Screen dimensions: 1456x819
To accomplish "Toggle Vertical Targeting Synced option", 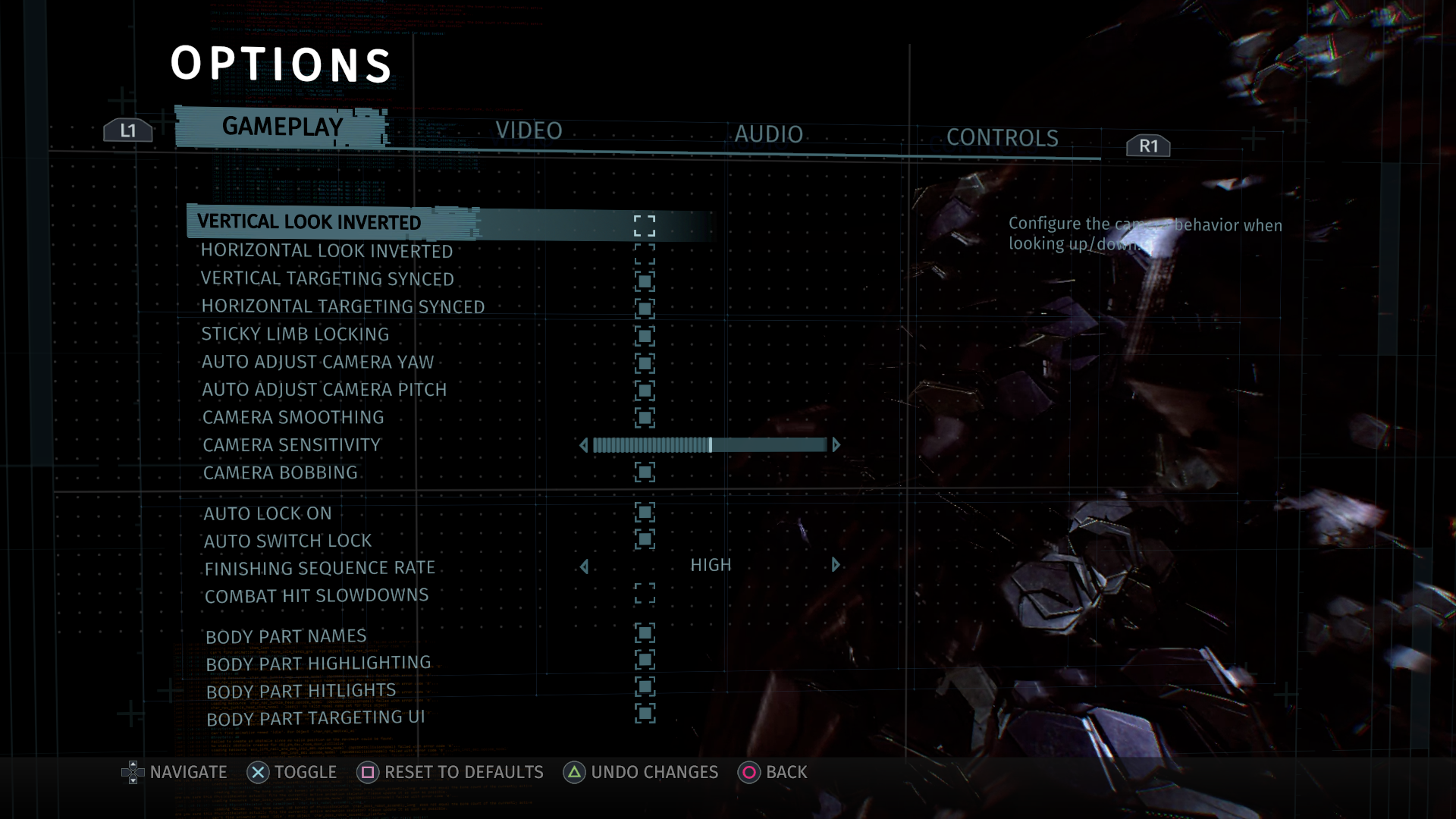I will point(645,281).
